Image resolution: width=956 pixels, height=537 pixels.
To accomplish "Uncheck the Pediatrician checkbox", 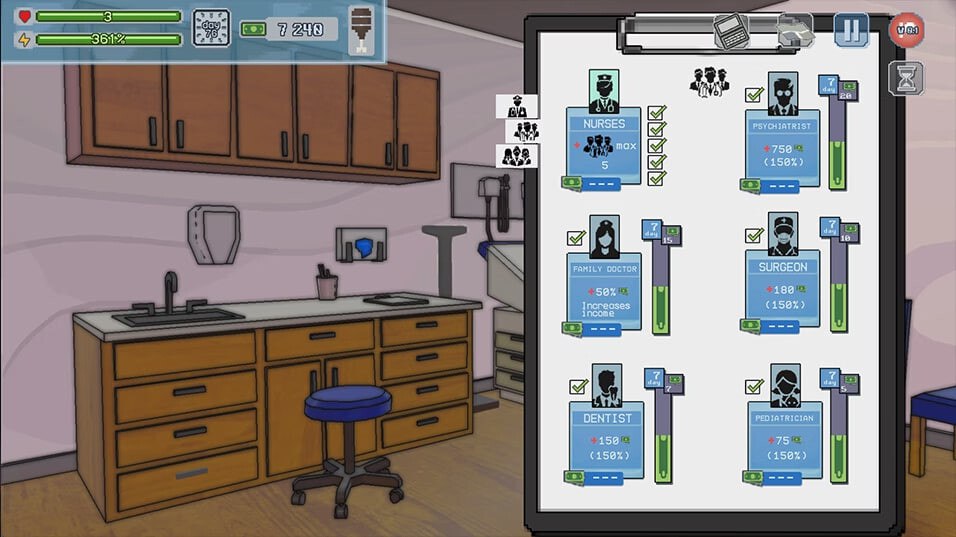I will (x=755, y=387).
